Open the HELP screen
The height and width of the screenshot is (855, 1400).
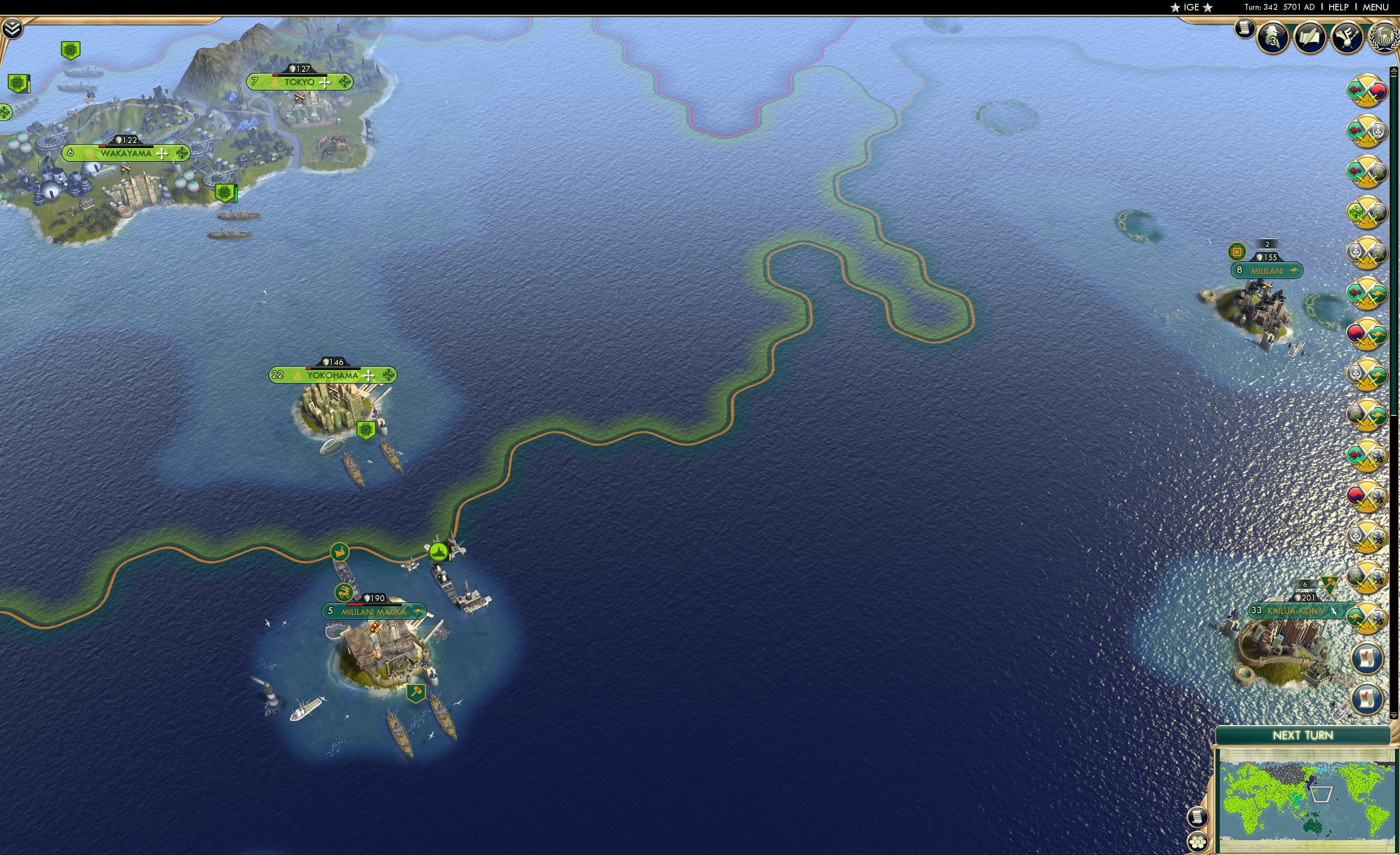[x=1339, y=7]
